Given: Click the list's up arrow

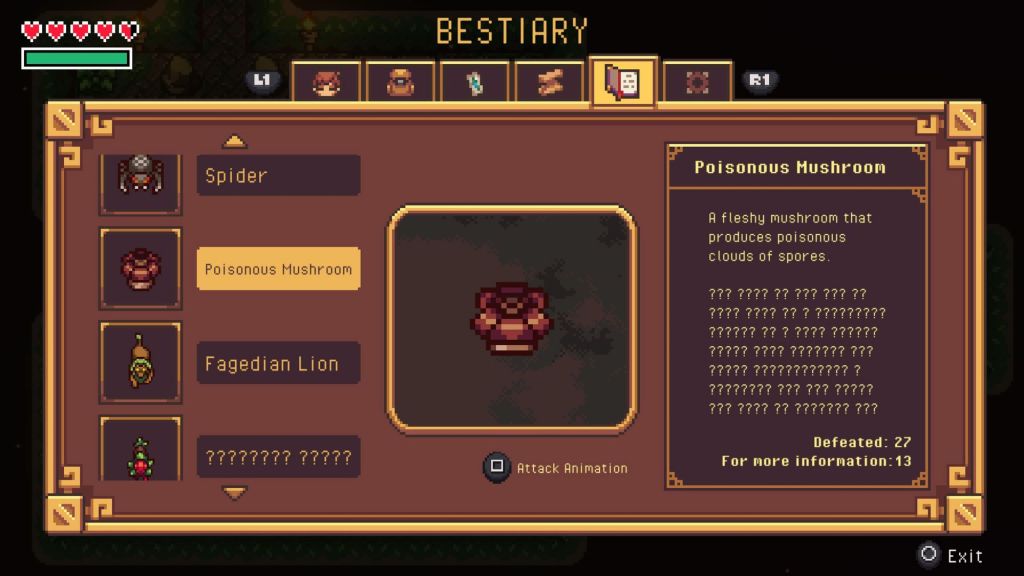Looking at the screenshot, I should 234,142.
